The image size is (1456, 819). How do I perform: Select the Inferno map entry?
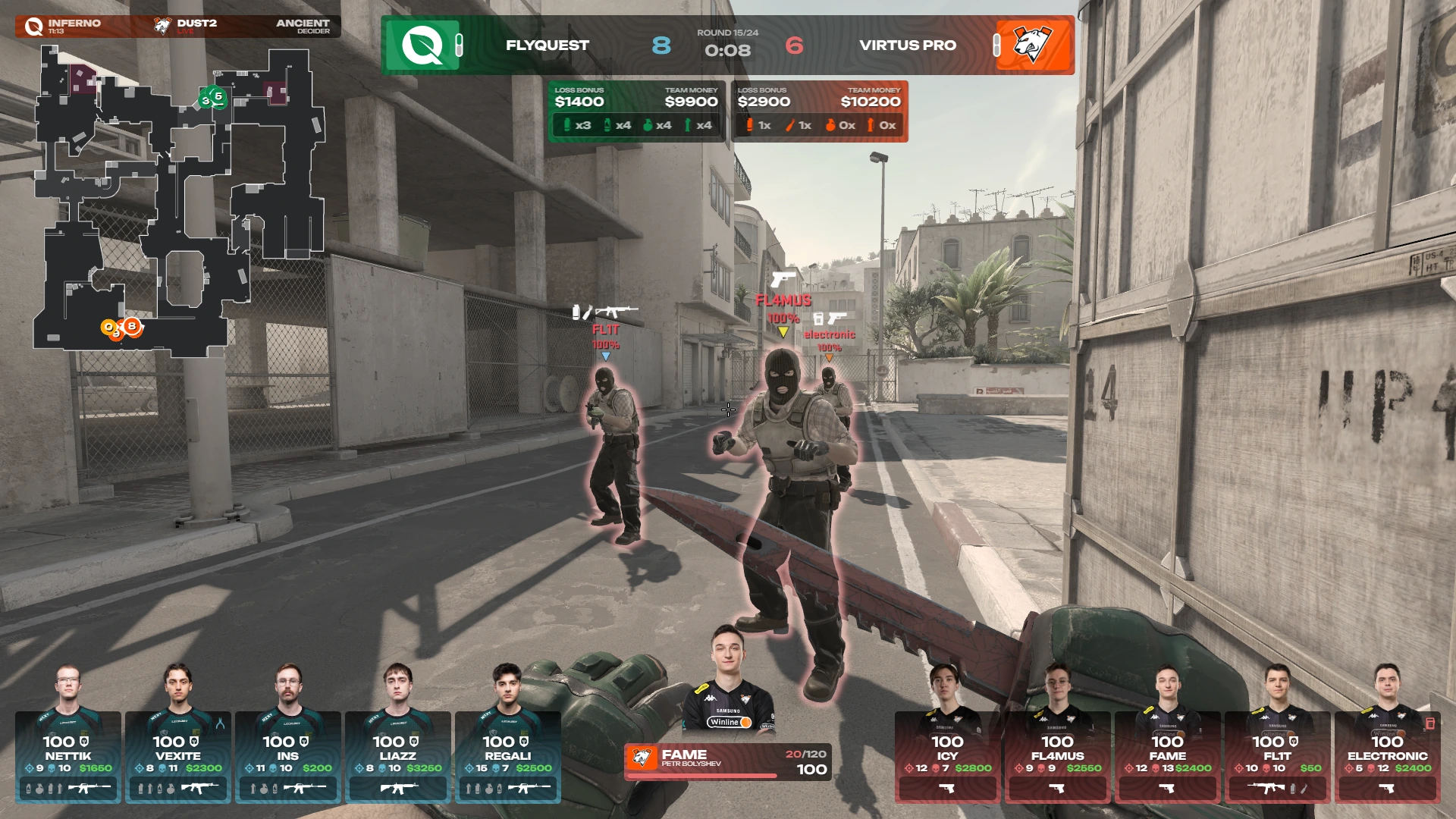[64, 27]
